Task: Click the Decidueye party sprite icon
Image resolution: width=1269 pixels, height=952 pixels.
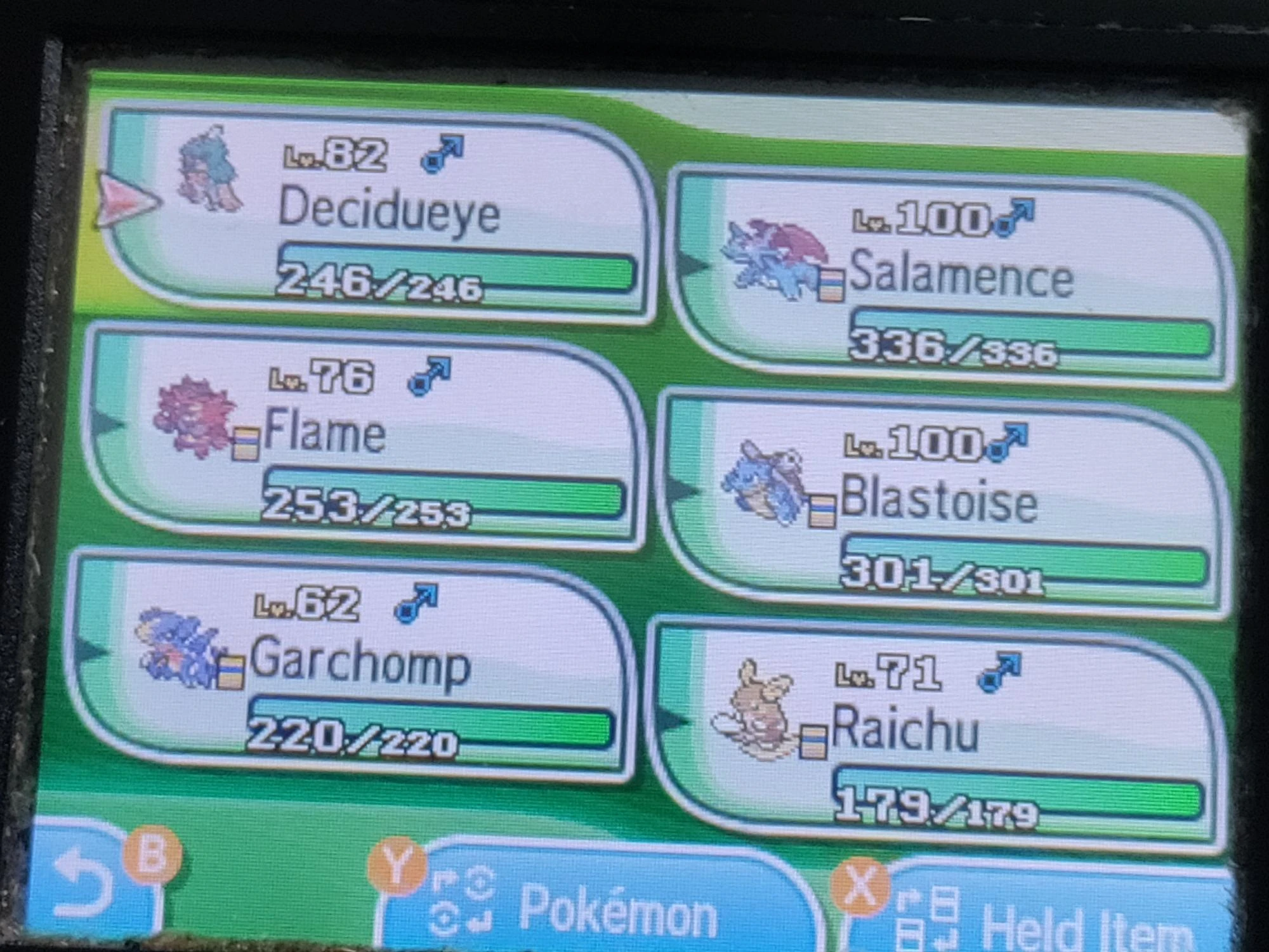Action: (x=209, y=171)
